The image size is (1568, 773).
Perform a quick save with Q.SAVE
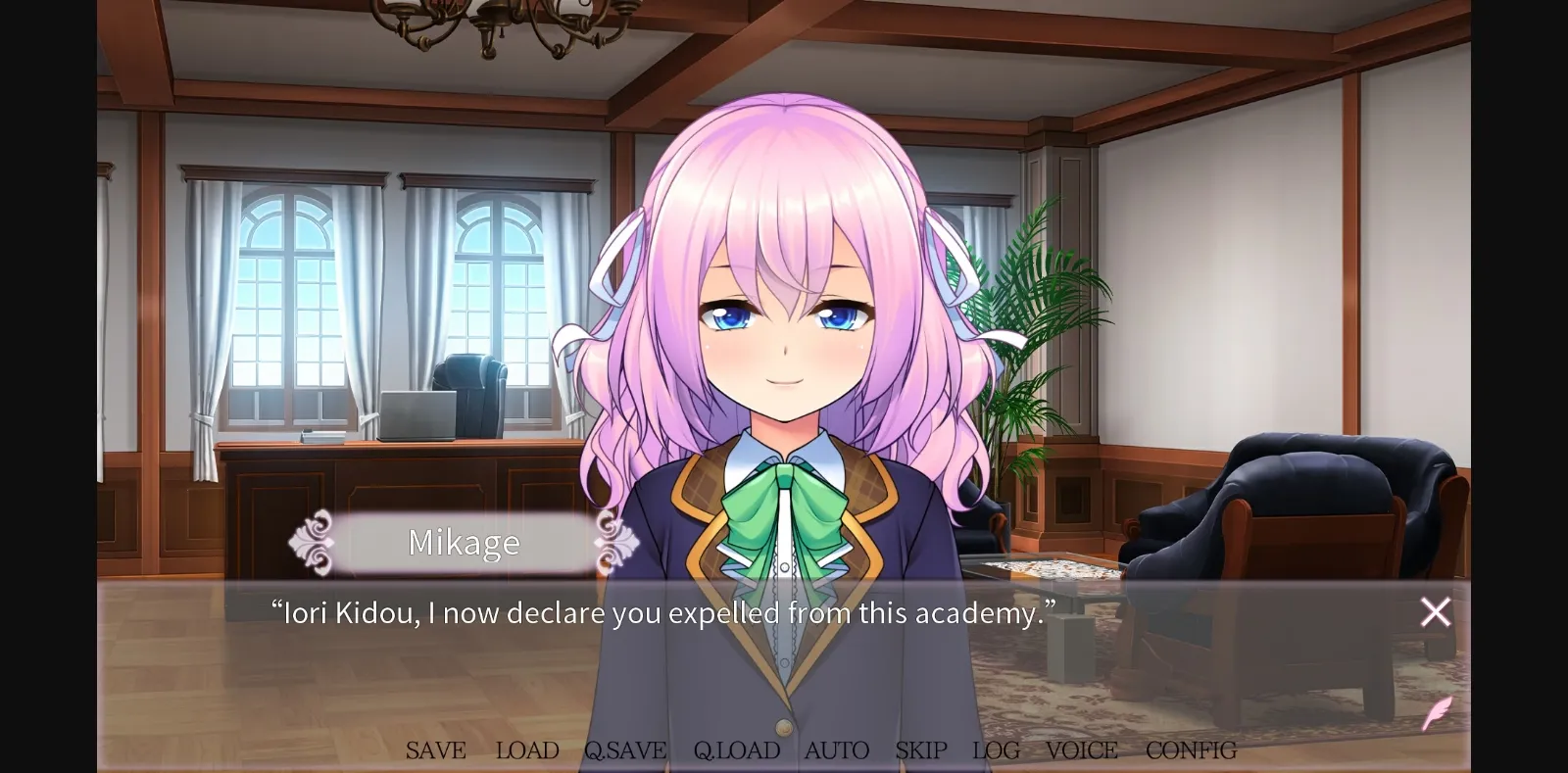[624, 749]
